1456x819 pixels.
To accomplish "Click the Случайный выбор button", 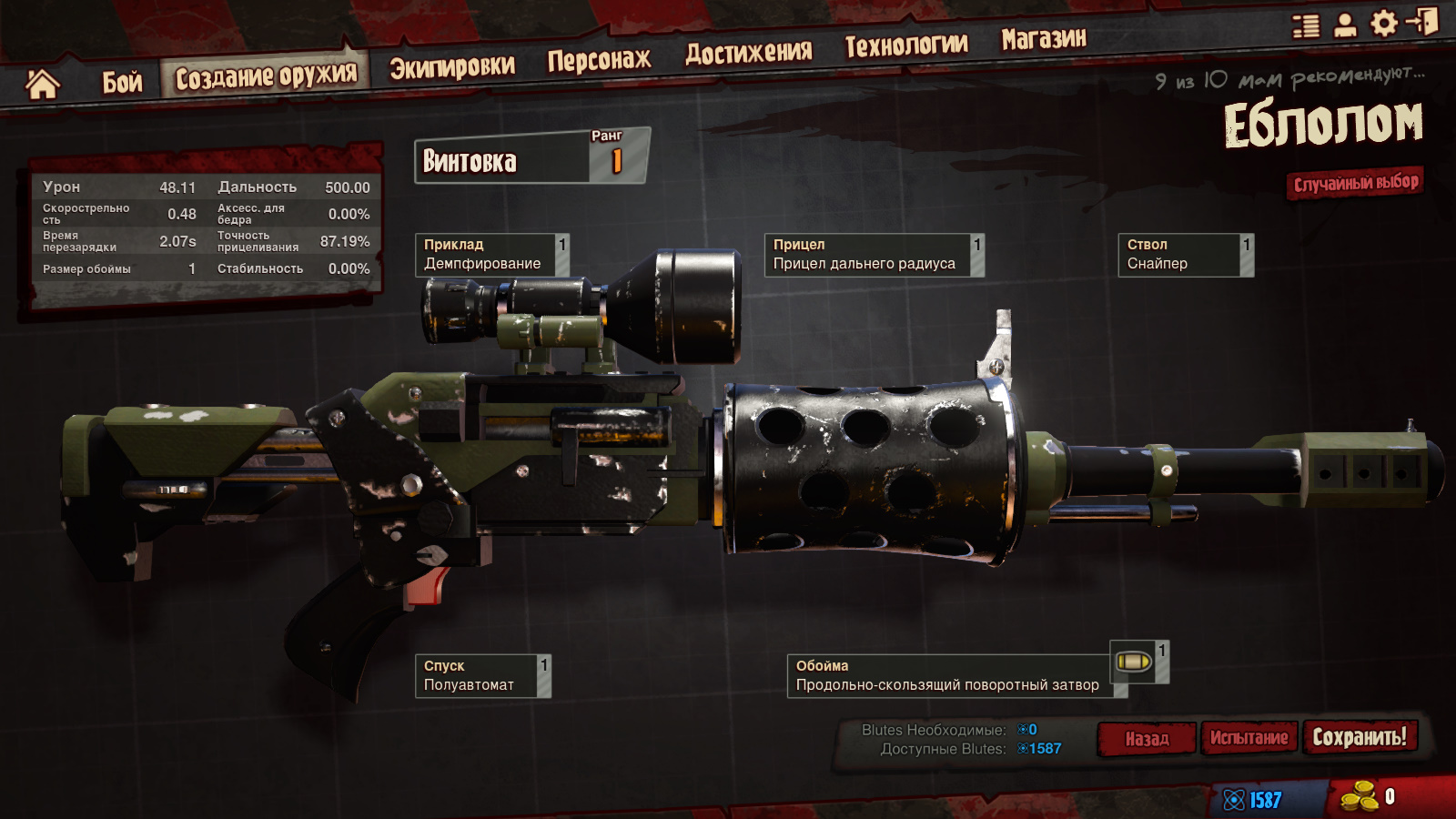I will pos(1355,183).
